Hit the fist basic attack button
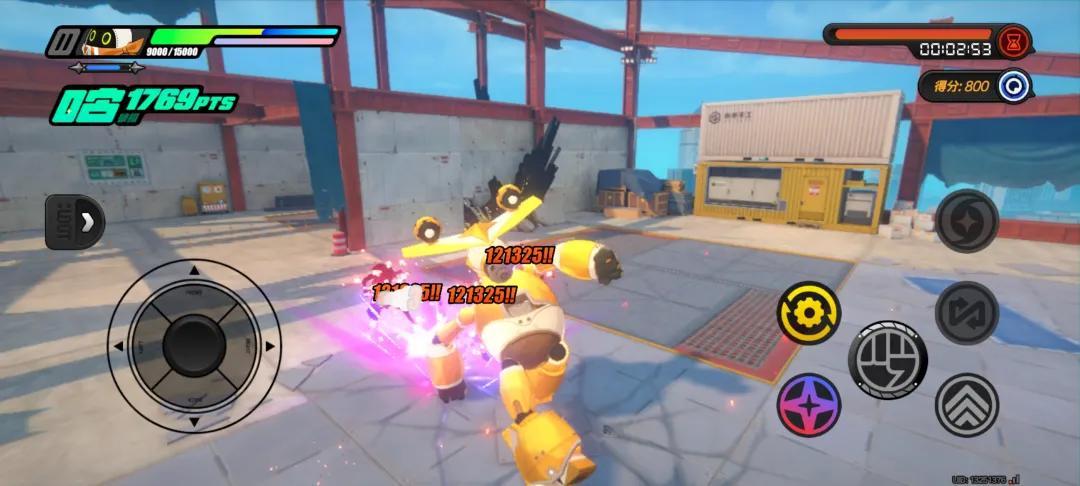Screen dimensions: 1080x486 coord(887,360)
